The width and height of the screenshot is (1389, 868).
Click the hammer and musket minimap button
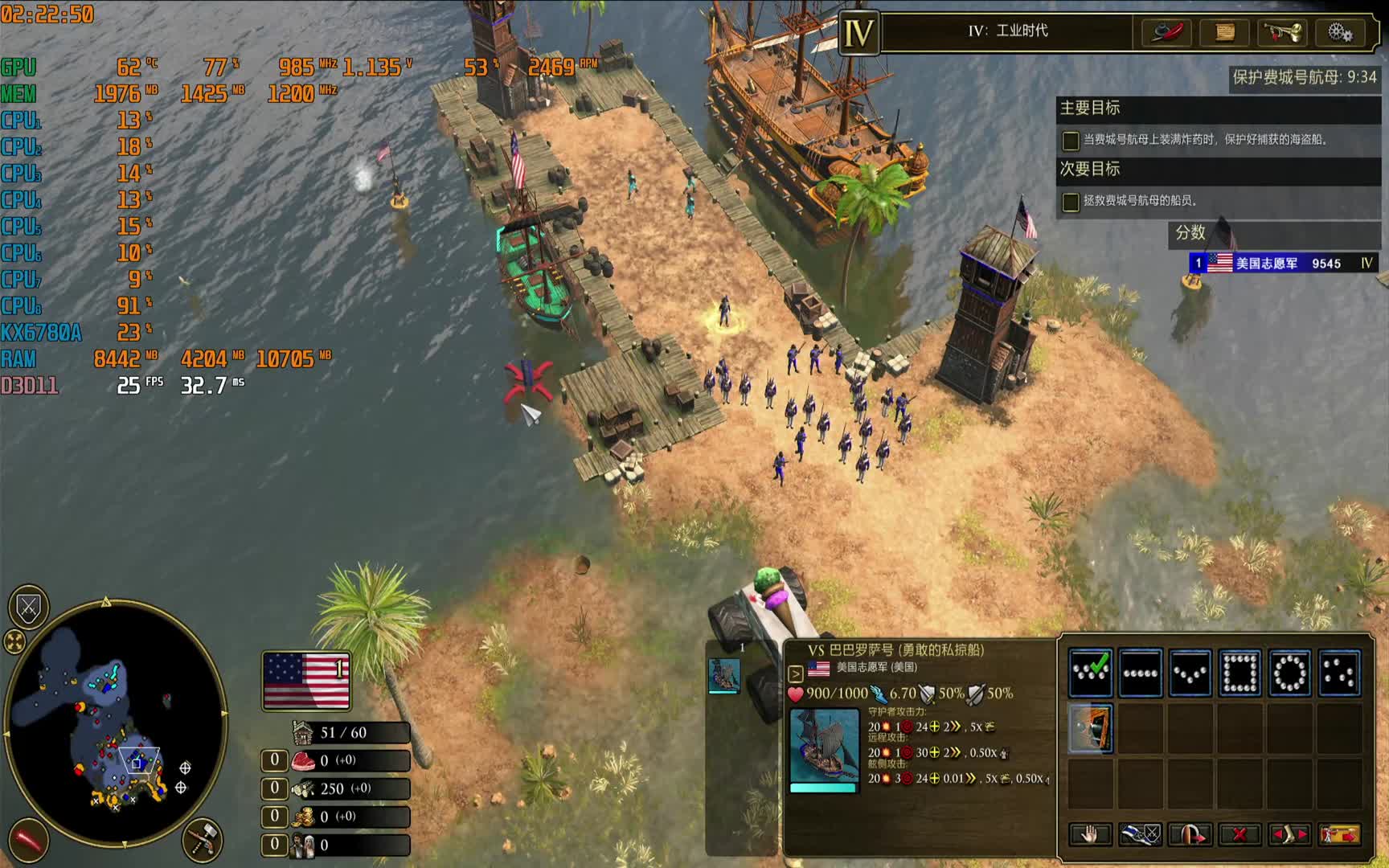click(x=202, y=839)
